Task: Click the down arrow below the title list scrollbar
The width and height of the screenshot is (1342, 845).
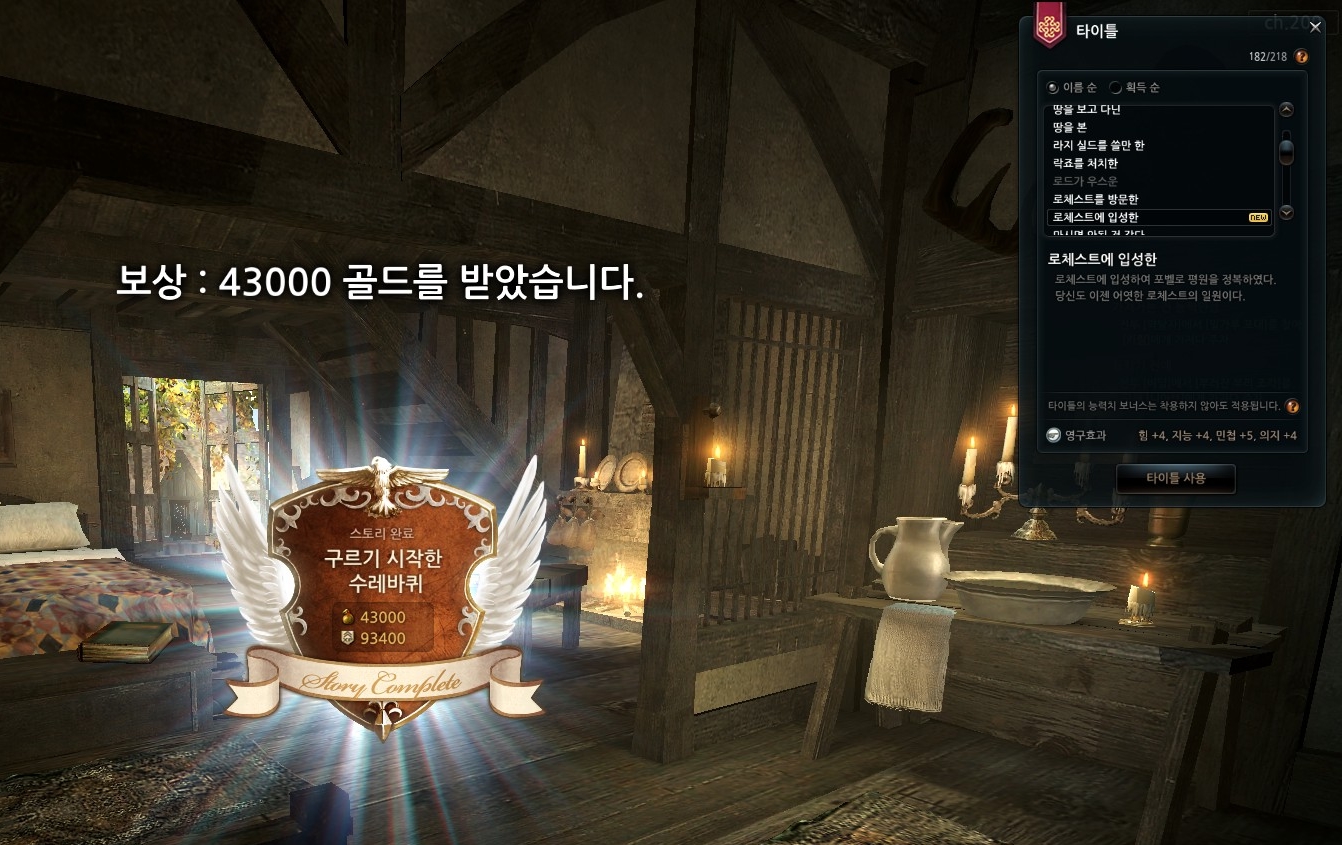Action: (x=1286, y=212)
